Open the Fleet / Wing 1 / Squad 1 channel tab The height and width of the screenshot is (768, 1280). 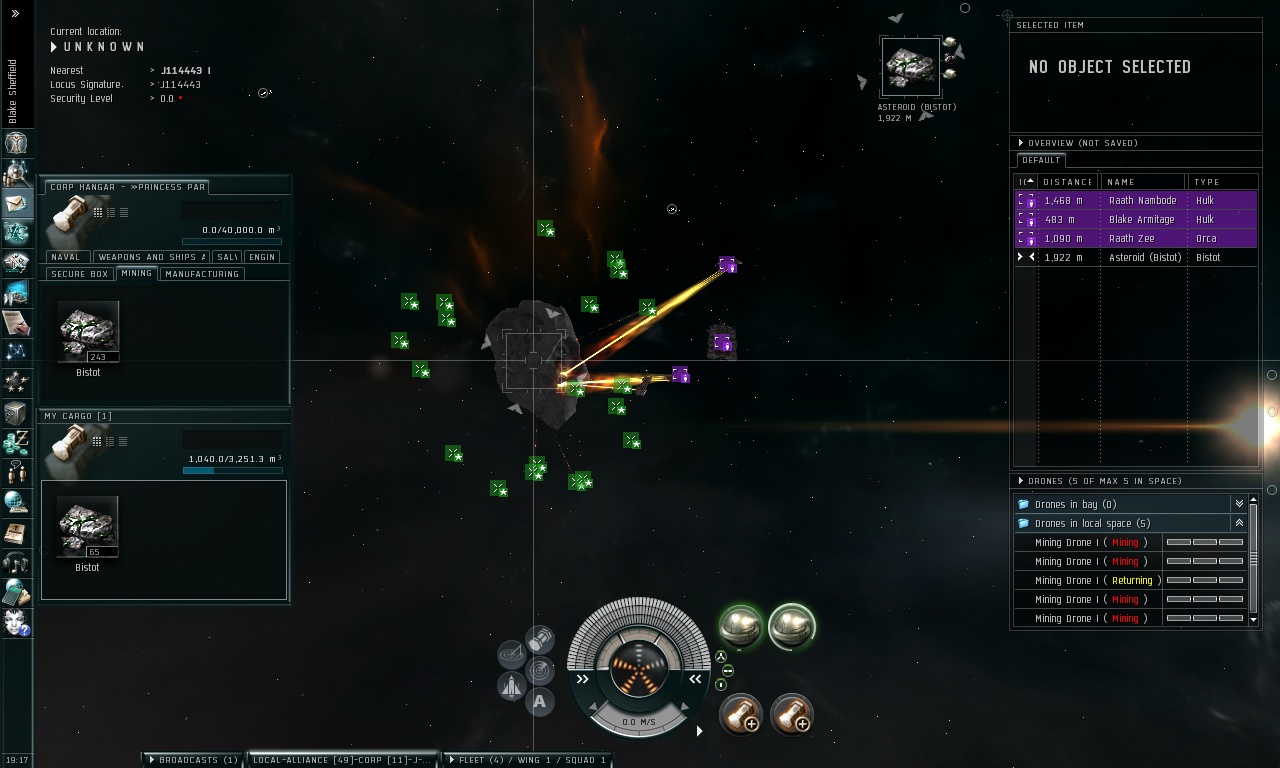[527, 760]
